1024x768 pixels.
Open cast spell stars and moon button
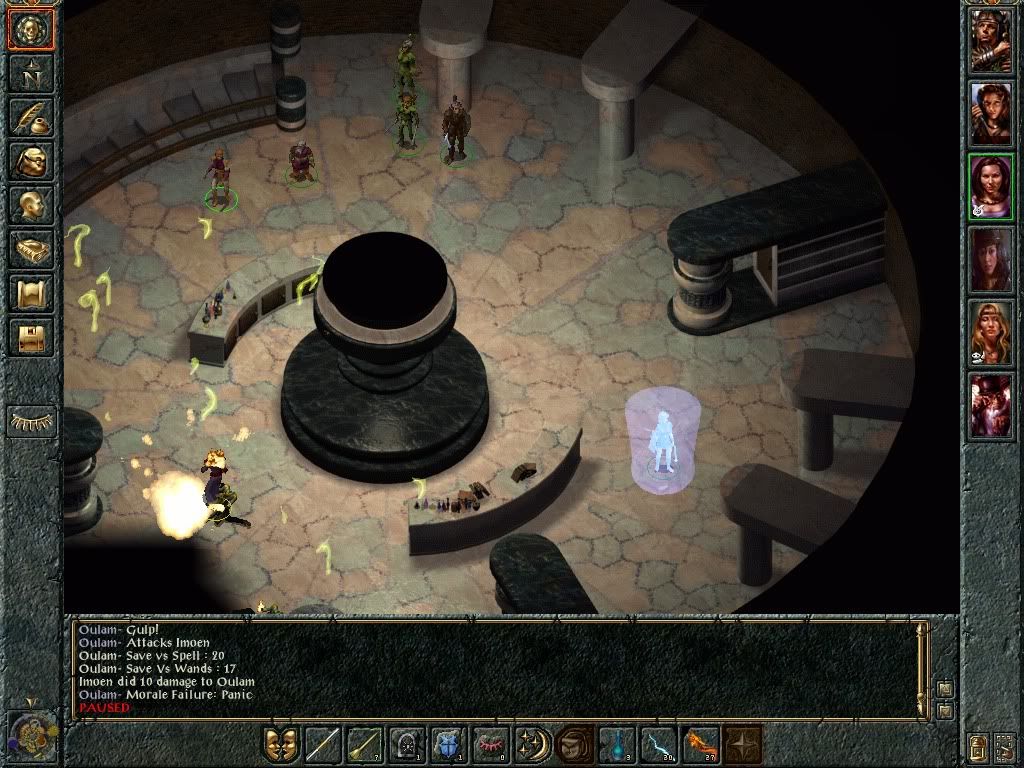click(533, 745)
